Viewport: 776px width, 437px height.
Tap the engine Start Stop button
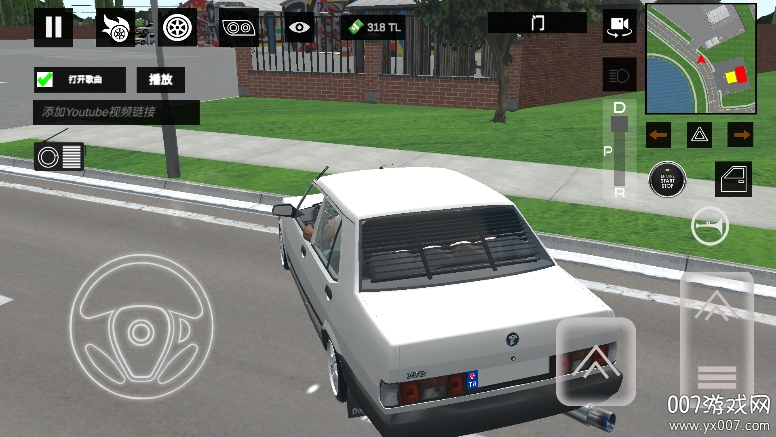tap(666, 180)
